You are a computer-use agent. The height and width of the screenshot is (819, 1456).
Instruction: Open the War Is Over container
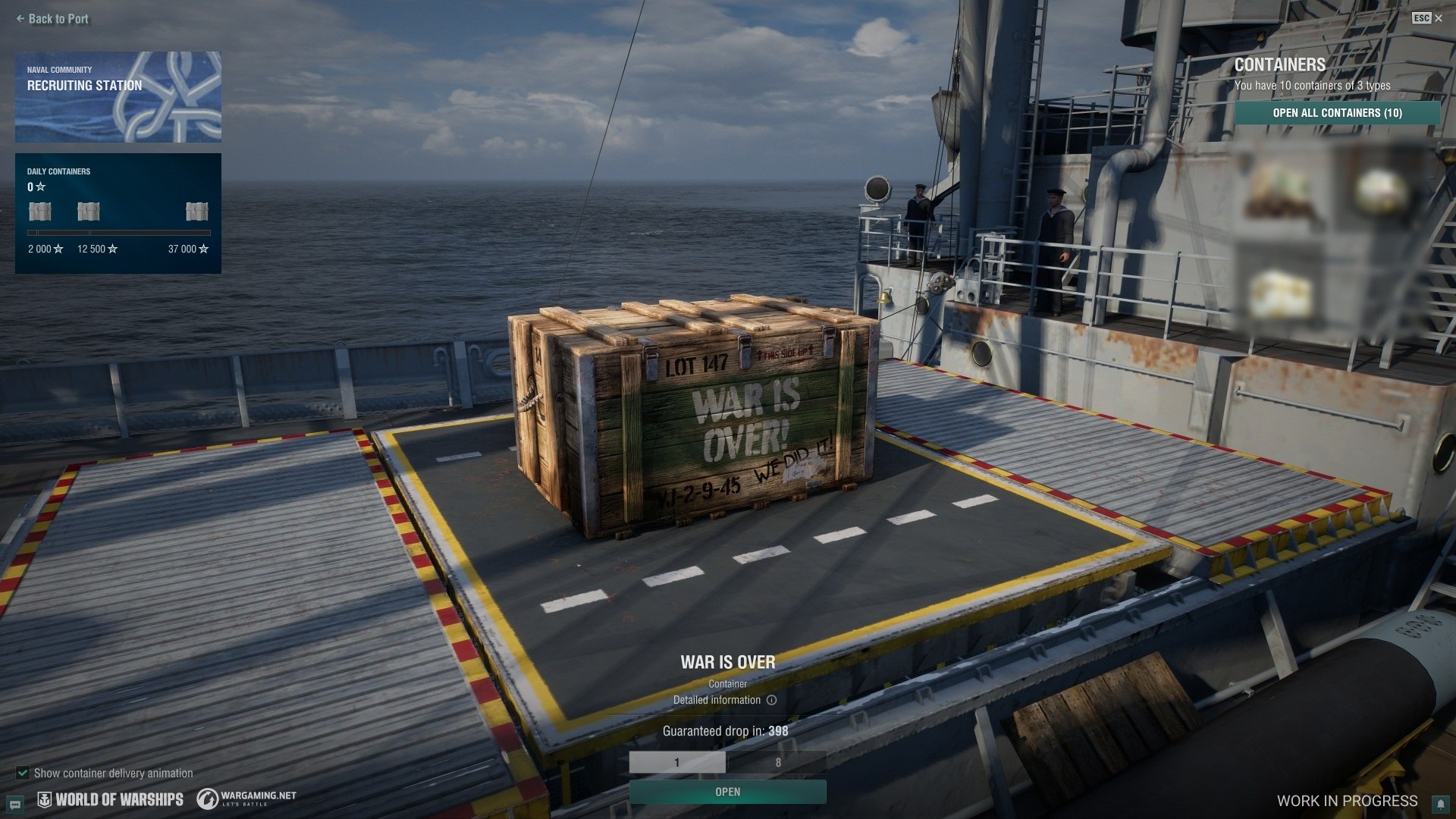coord(727,792)
